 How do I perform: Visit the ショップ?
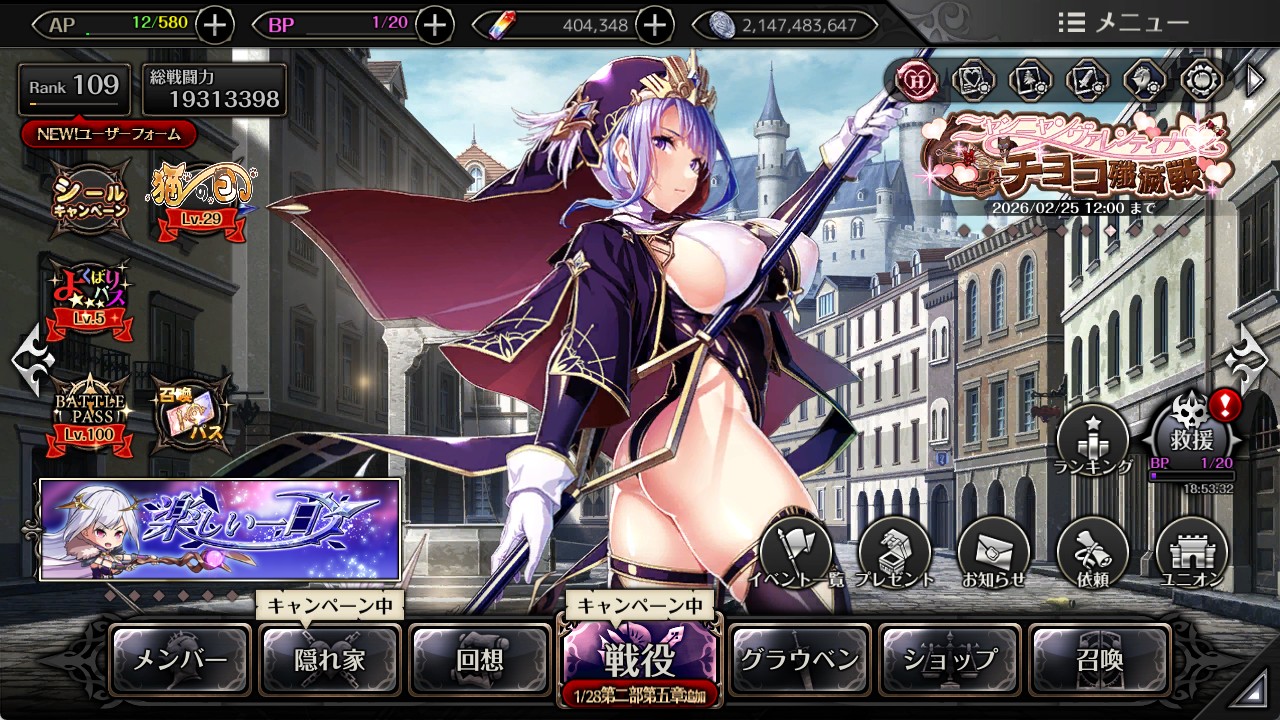pyautogui.click(x=950, y=660)
